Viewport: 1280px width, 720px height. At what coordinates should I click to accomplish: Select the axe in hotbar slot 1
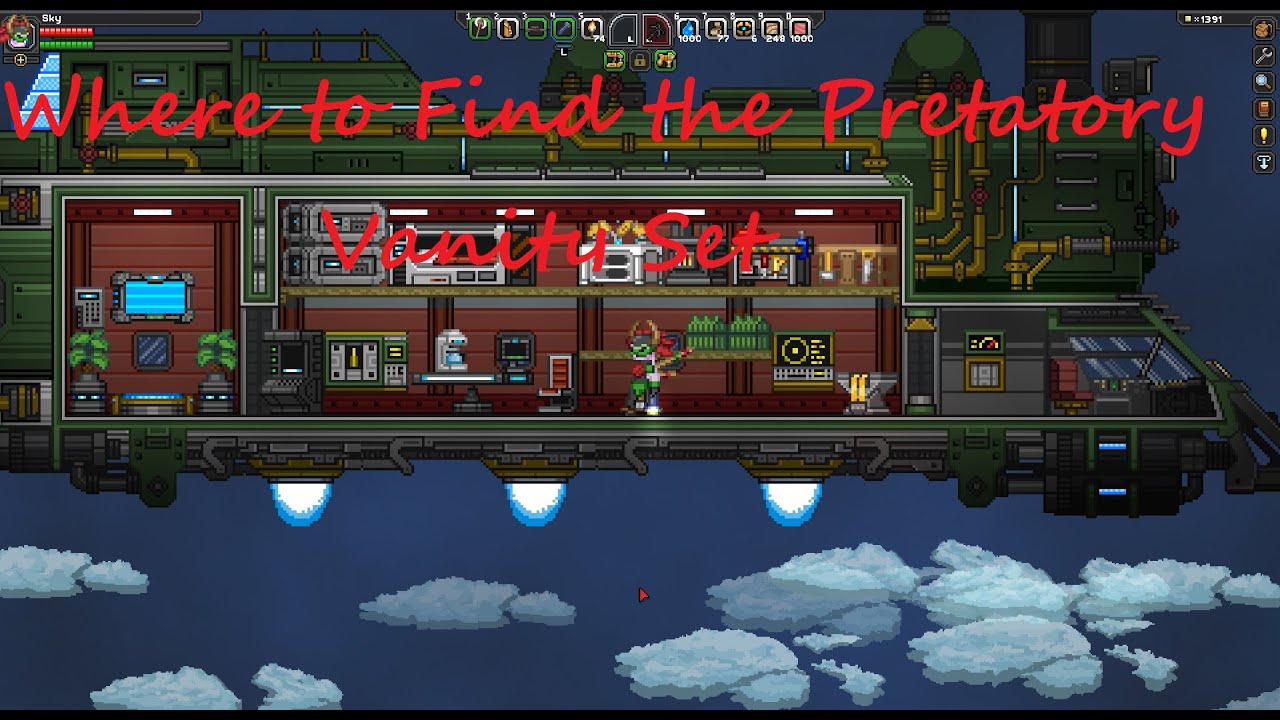[480, 28]
